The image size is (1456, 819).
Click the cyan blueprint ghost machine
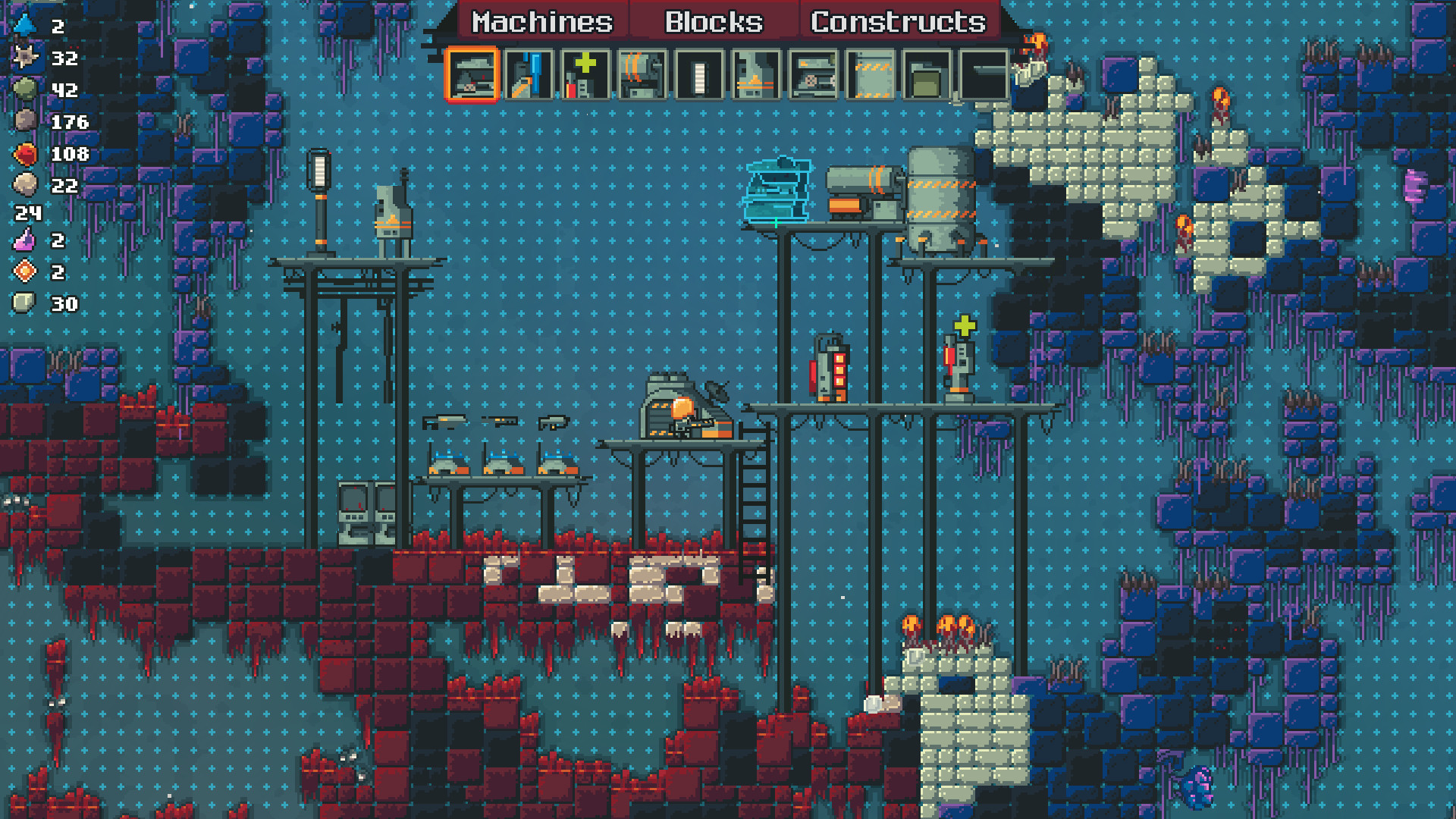click(775, 190)
